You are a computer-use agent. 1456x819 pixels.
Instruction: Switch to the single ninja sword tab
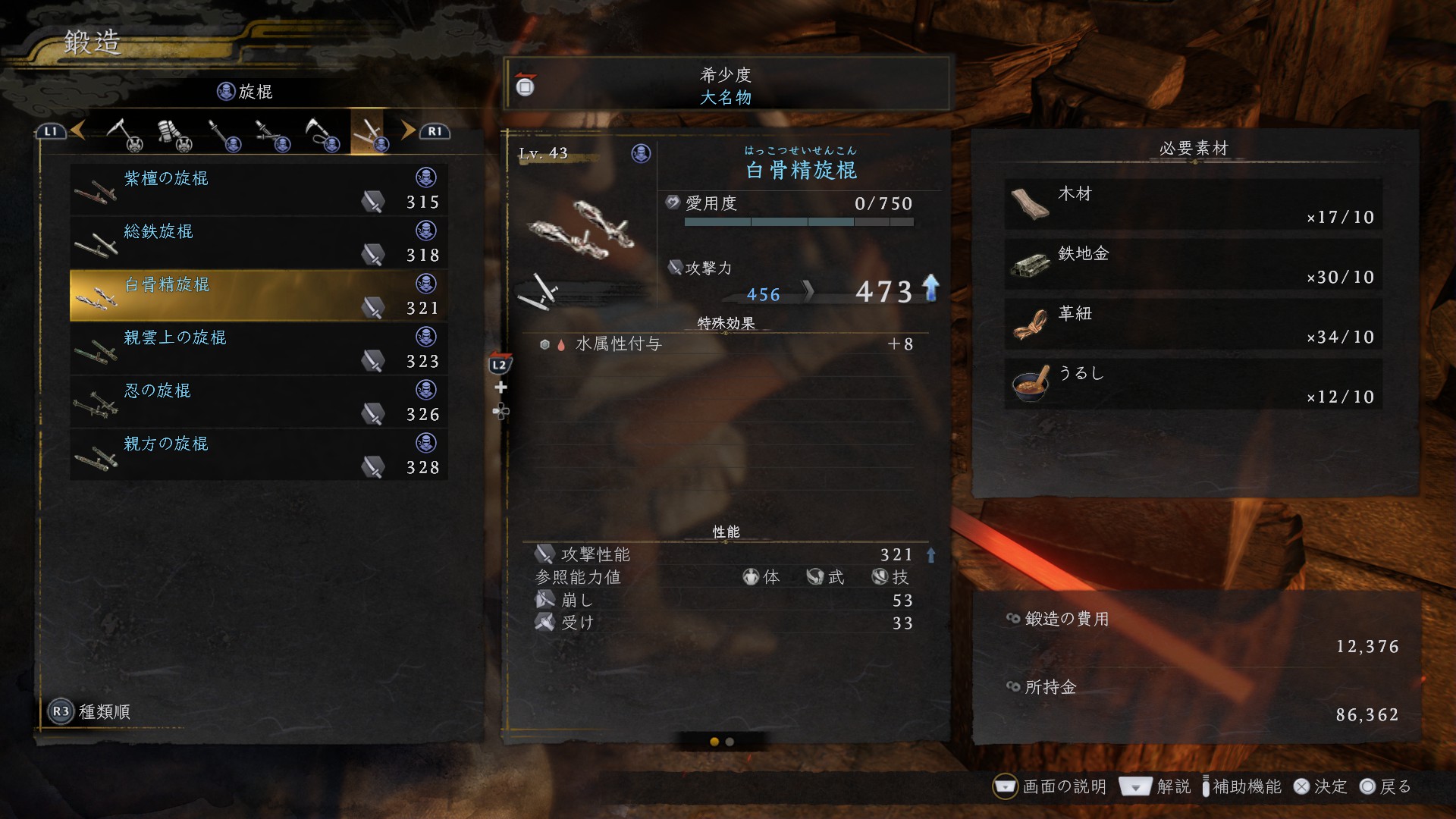pyautogui.click(x=223, y=134)
